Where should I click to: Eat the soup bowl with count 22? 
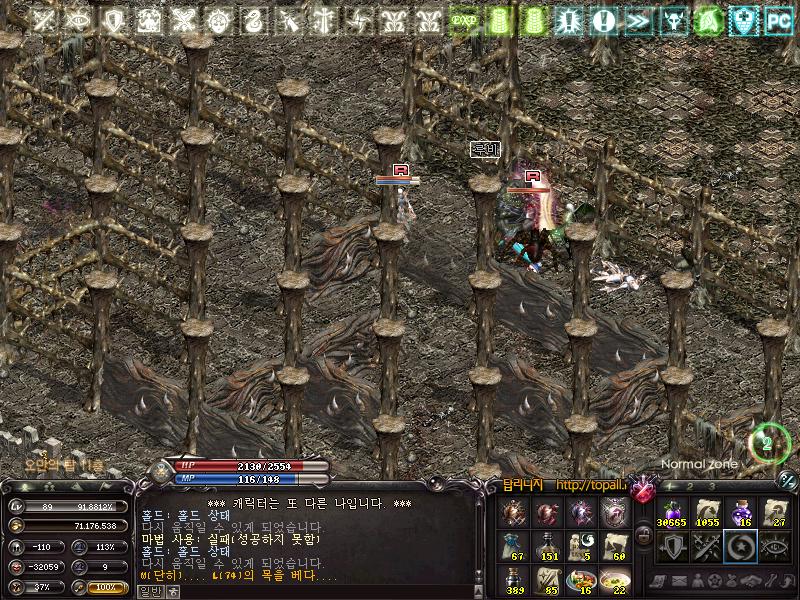coord(615,580)
